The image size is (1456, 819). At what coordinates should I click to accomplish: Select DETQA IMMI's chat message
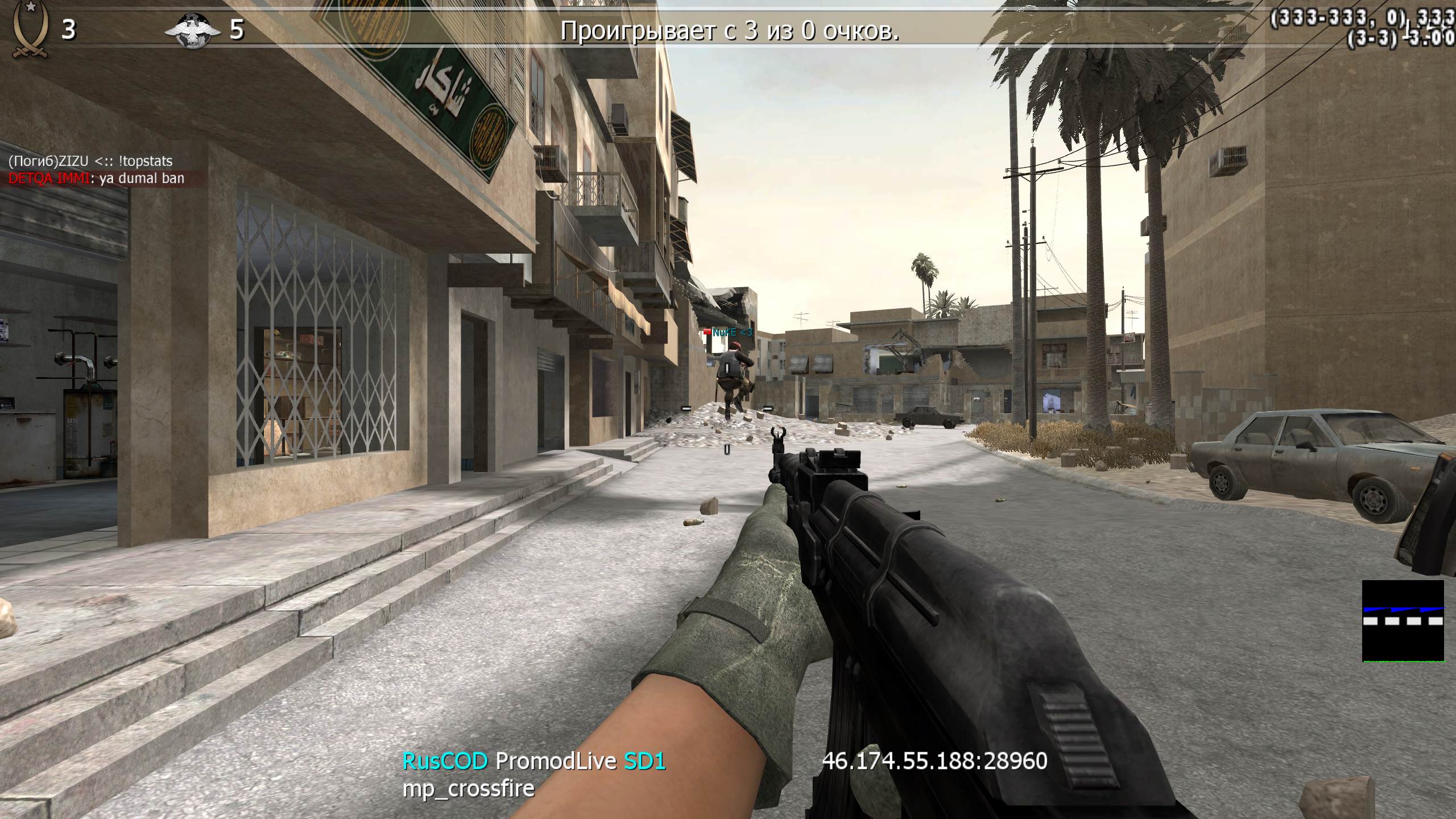click(x=96, y=179)
